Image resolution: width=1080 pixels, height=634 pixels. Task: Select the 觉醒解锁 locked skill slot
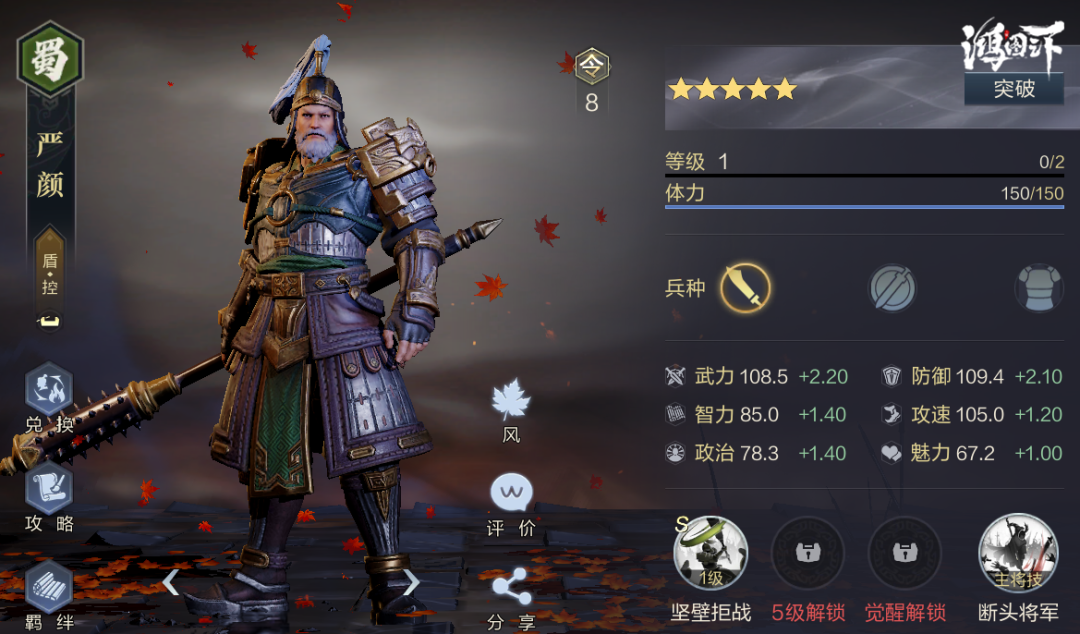coord(904,555)
